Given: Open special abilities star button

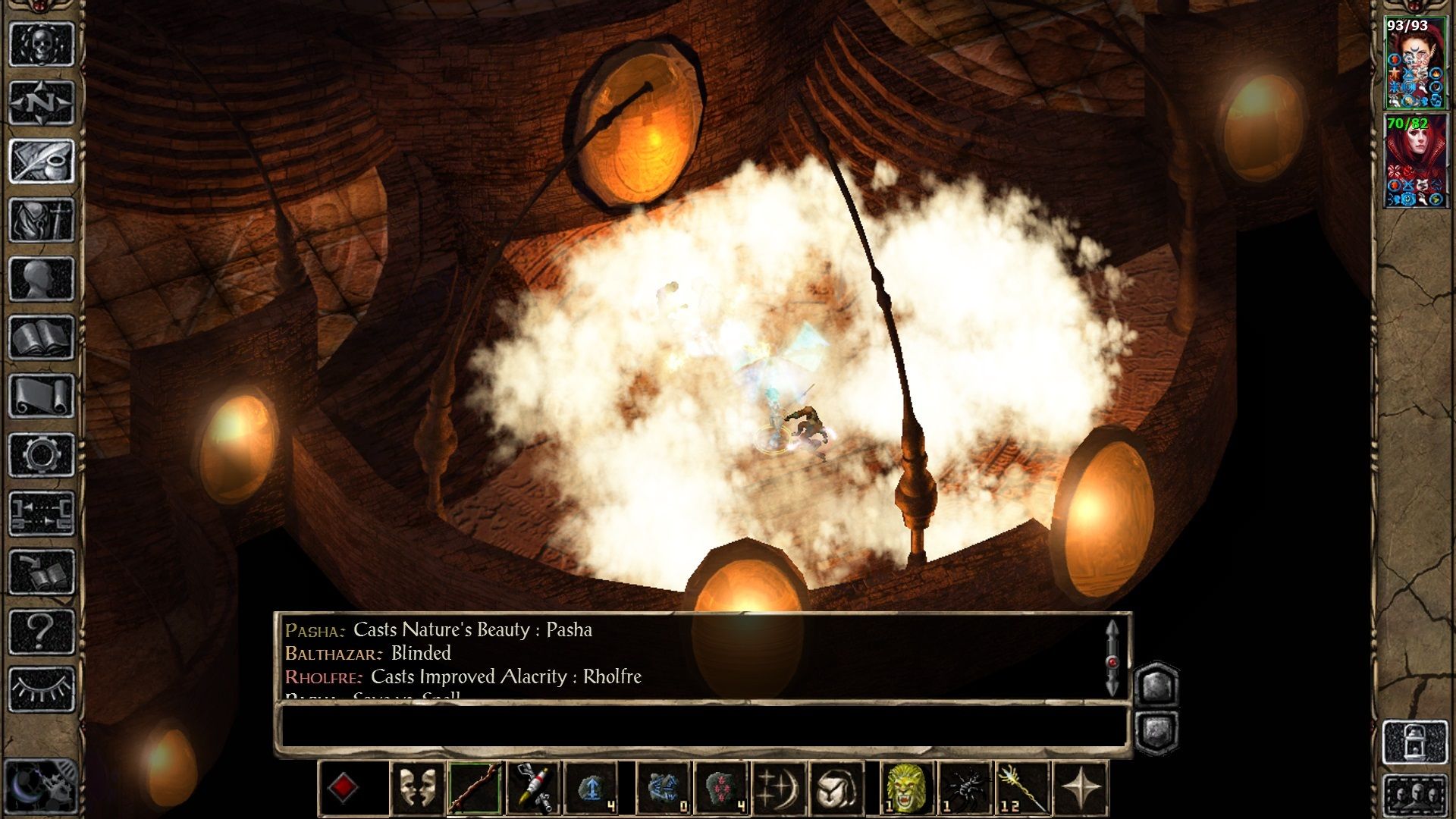Looking at the screenshot, I should [x=1081, y=789].
